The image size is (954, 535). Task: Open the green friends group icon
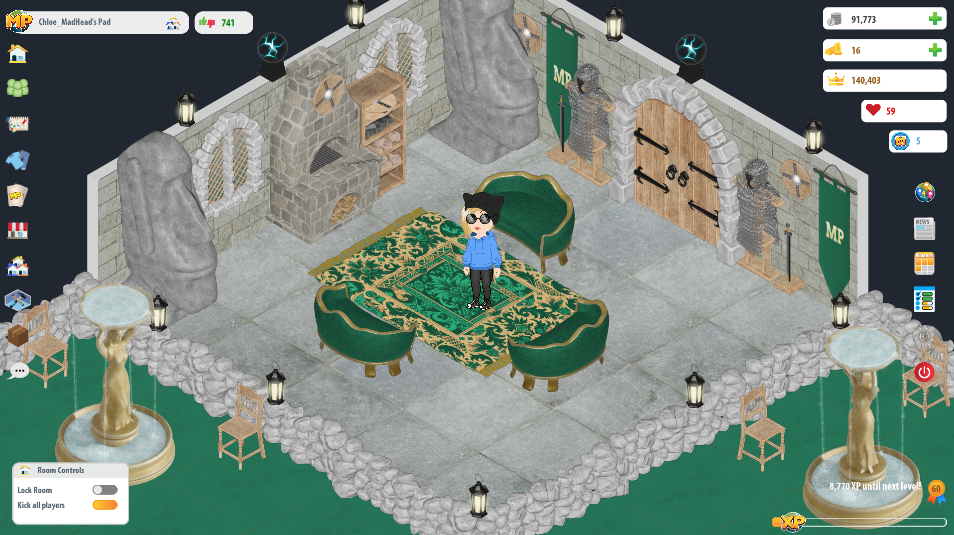(x=17, y=88)
